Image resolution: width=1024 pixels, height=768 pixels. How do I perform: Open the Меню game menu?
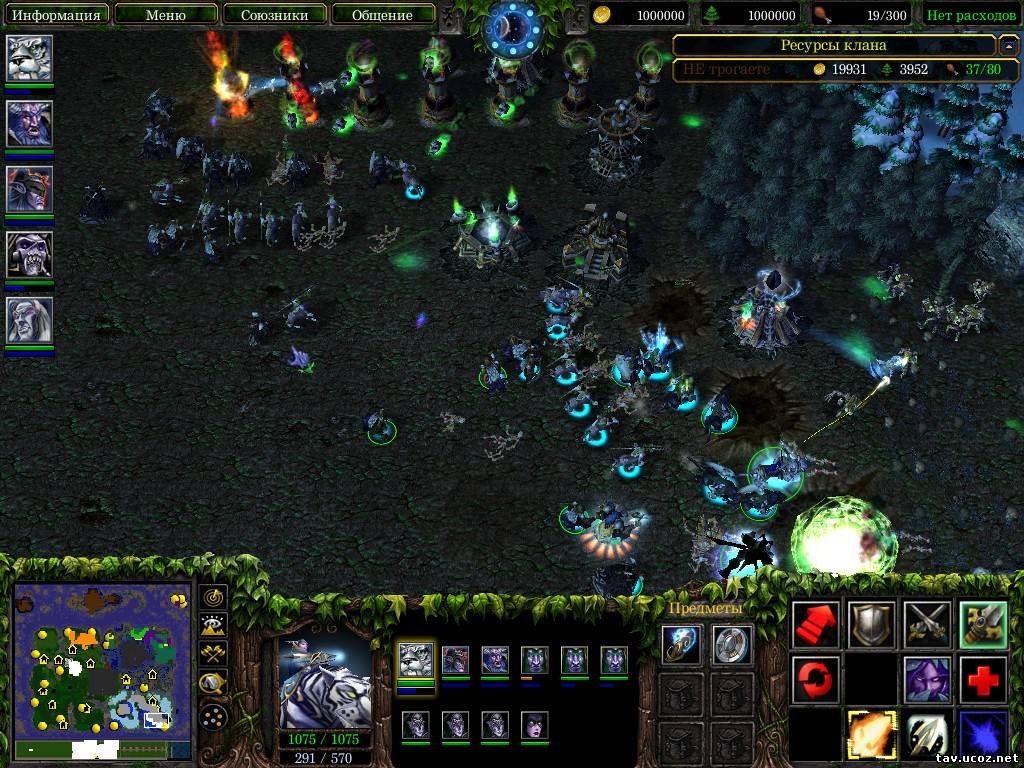[165, 15]
